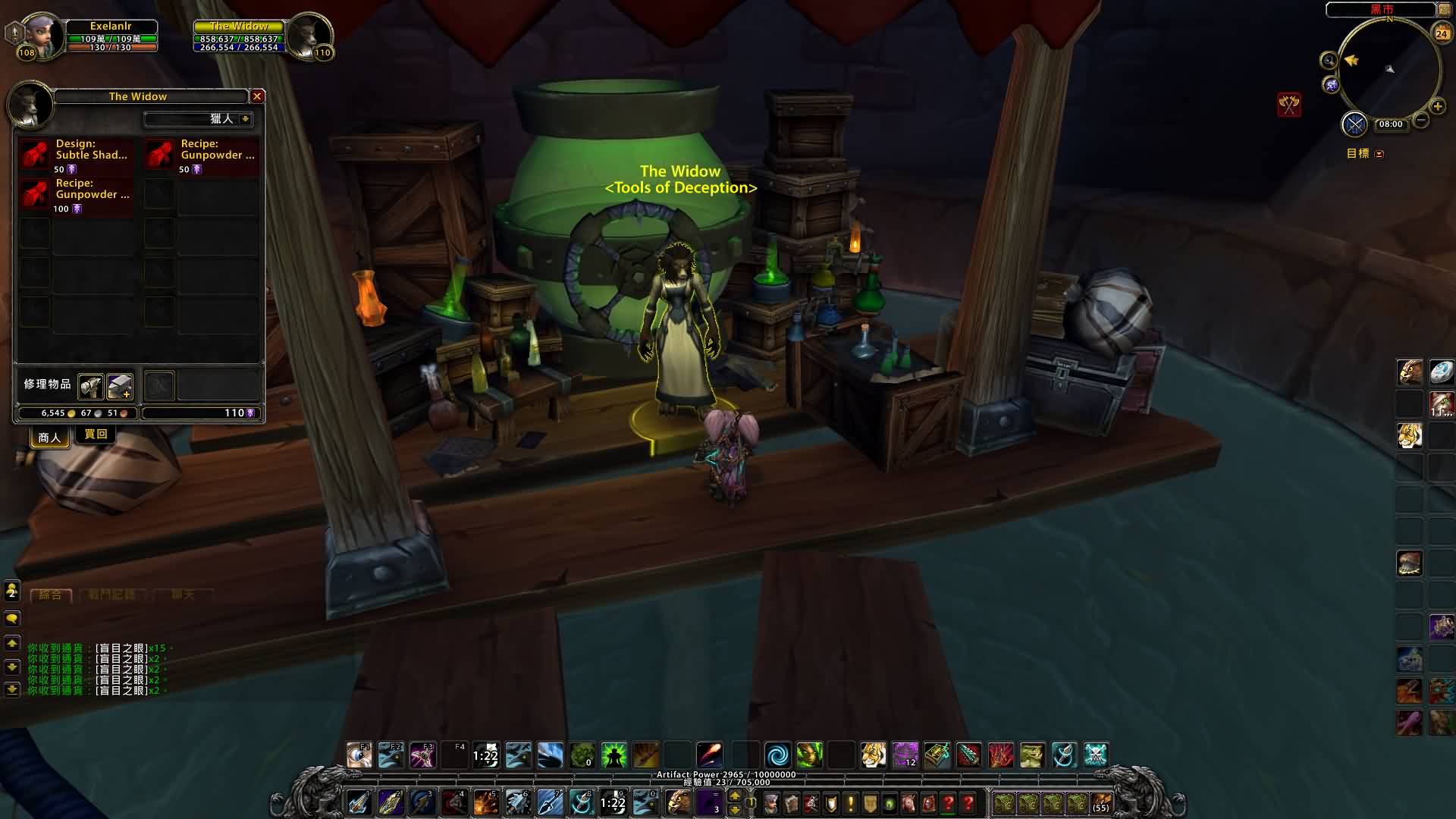Open the crossed swords garrison button
Image resolution: width=1456 pixels, height=819 pixels.
coord(1354,124)
